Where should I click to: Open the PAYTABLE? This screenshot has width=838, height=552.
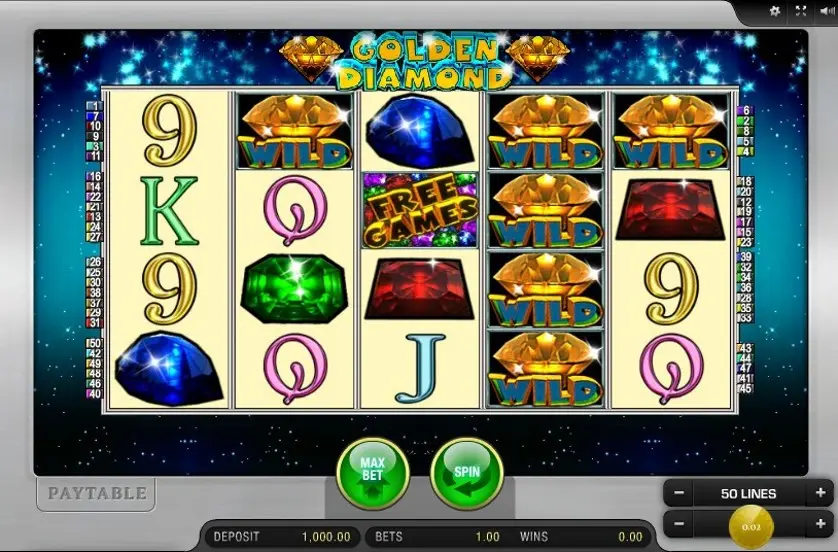(96, 493)
